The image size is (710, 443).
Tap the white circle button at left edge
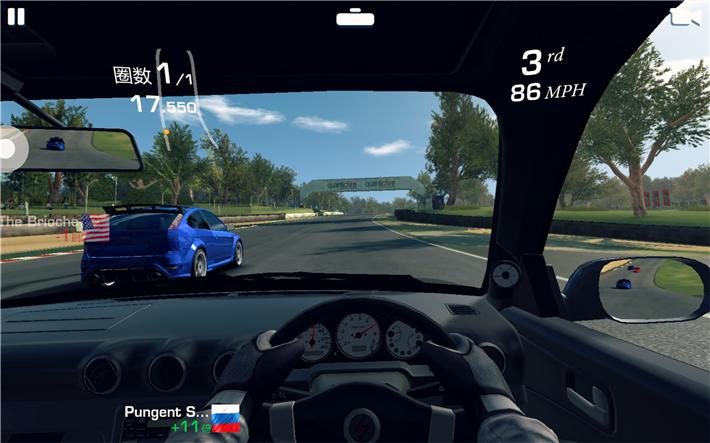8,149
